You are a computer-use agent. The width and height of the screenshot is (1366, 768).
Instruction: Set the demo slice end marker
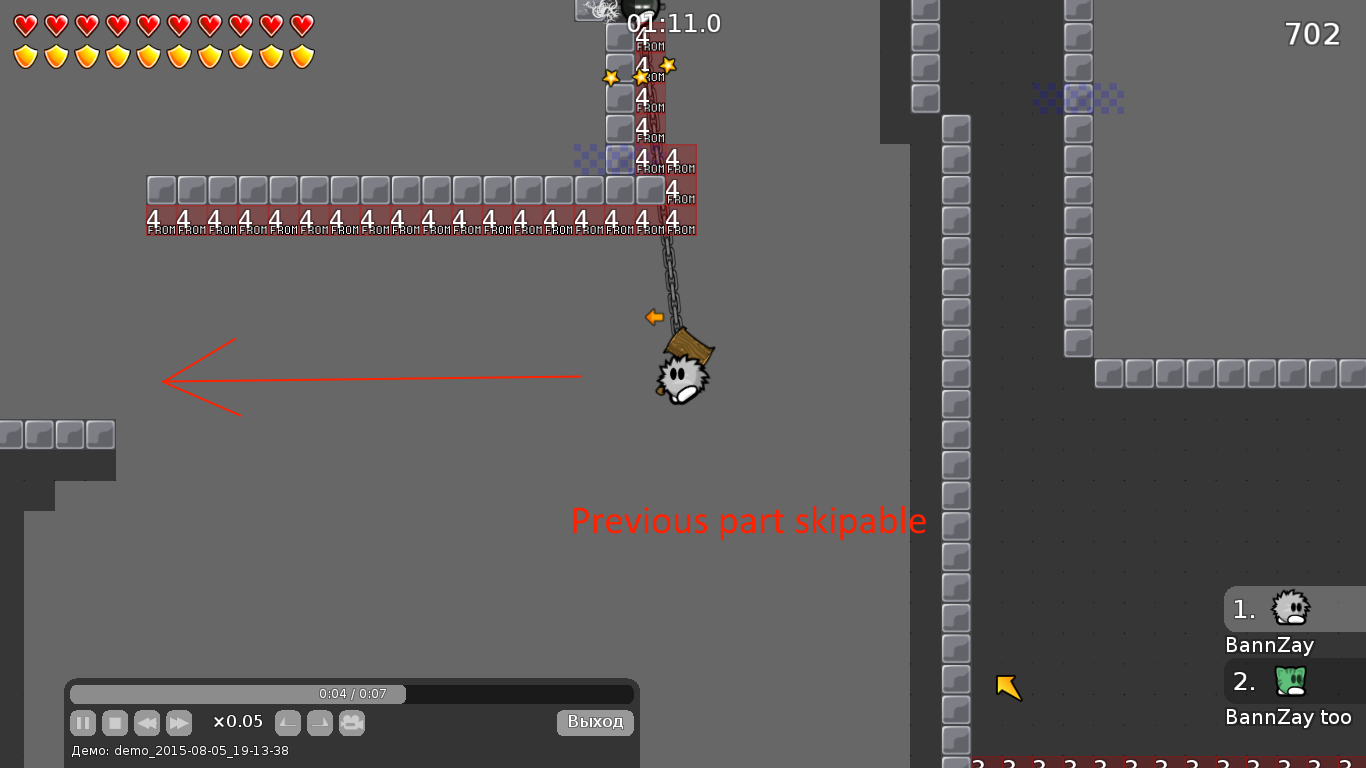point(320,723)
